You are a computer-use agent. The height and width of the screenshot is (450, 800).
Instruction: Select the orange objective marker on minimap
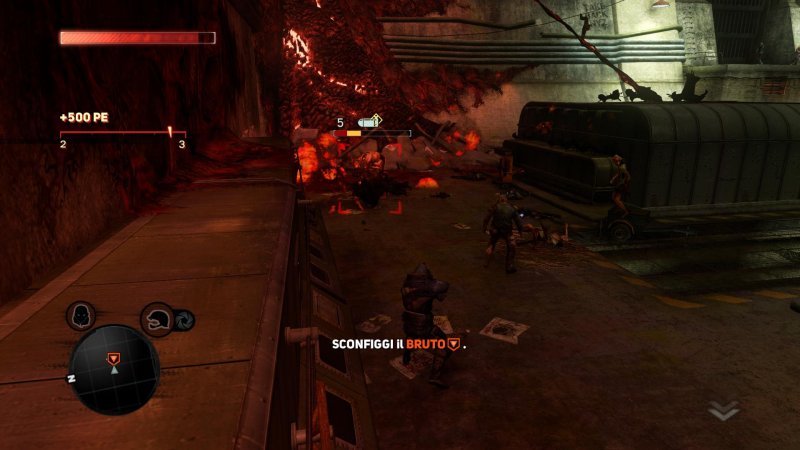click(115, 357)
